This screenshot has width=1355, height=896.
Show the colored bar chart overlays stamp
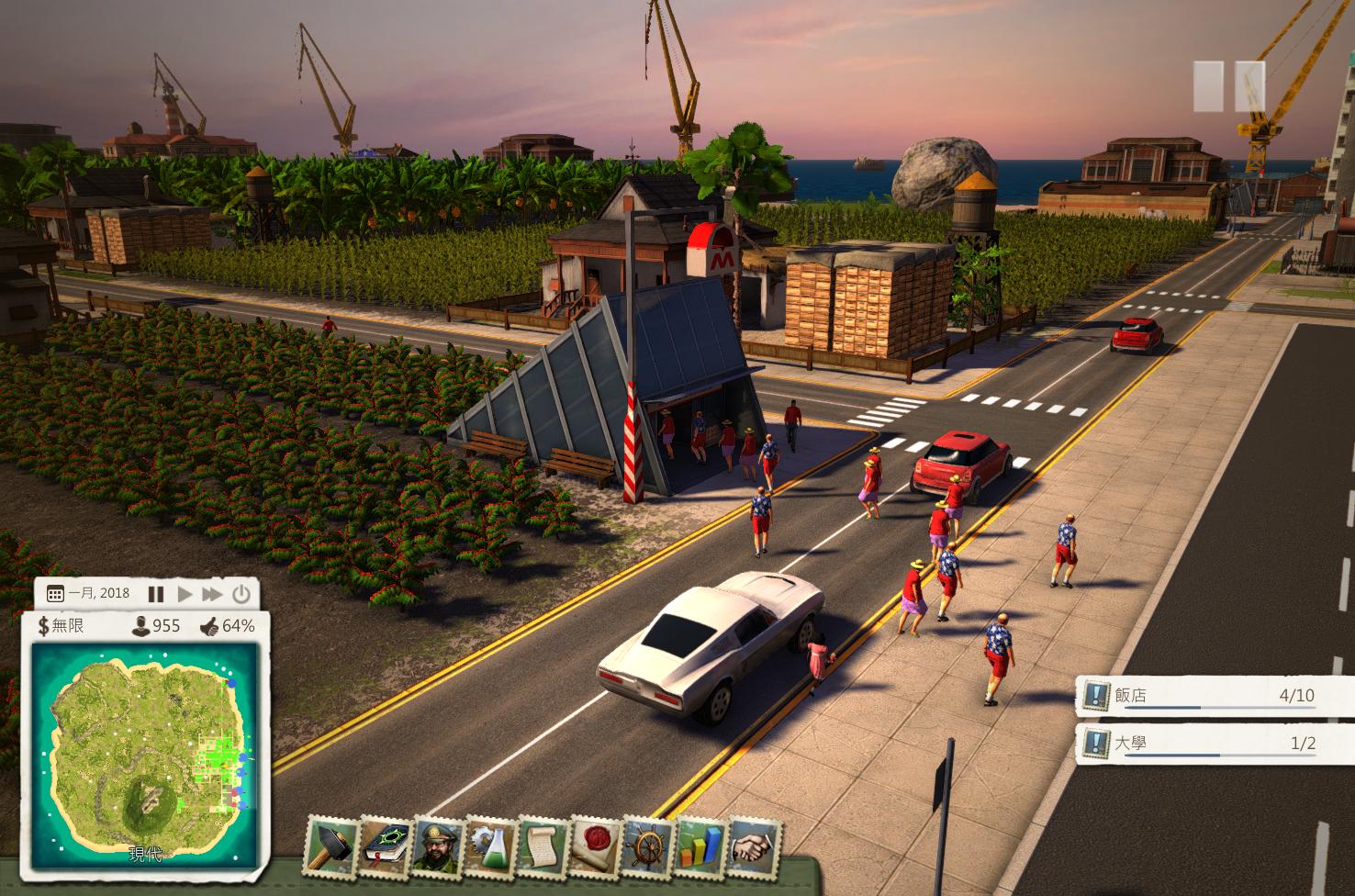point(700,846)
